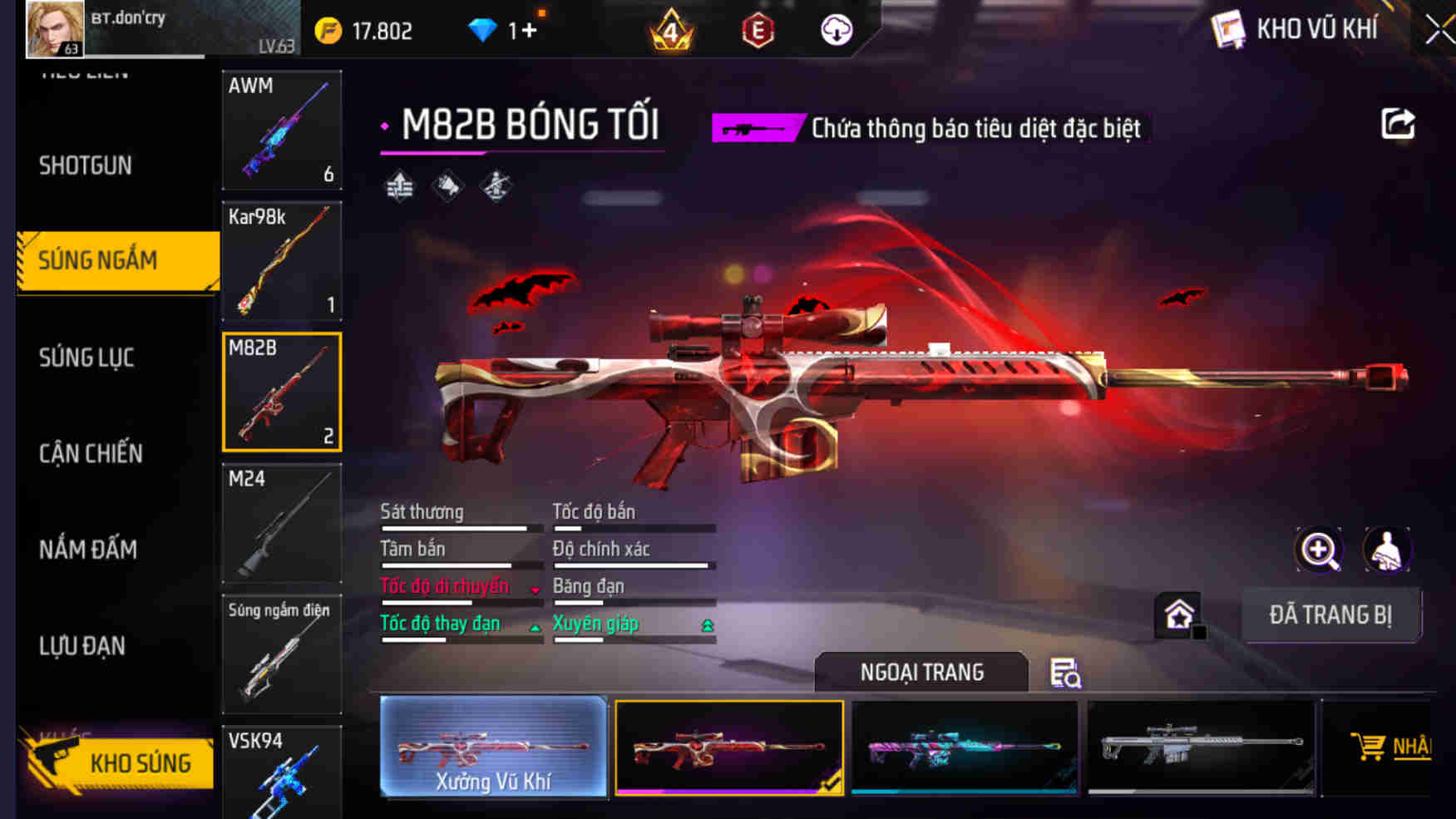
Task: Click the home favorite icon near ĐÃ TRANG BỊ
Action: coord(1177,615)
